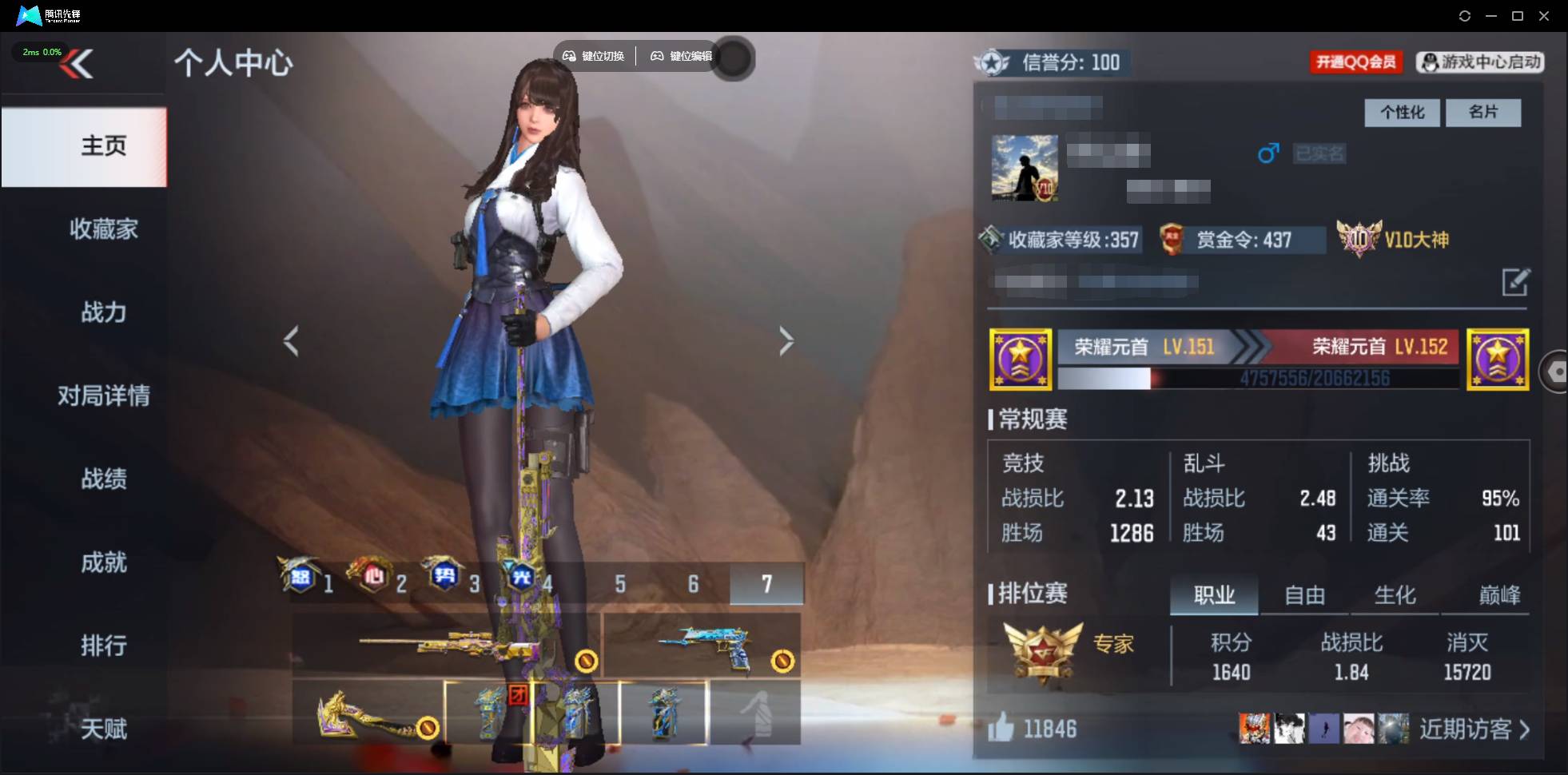
Task: Click the 荣耀元首 LV.151 rank emblem
Action: pyautogui.click(x=1022, y=360)
